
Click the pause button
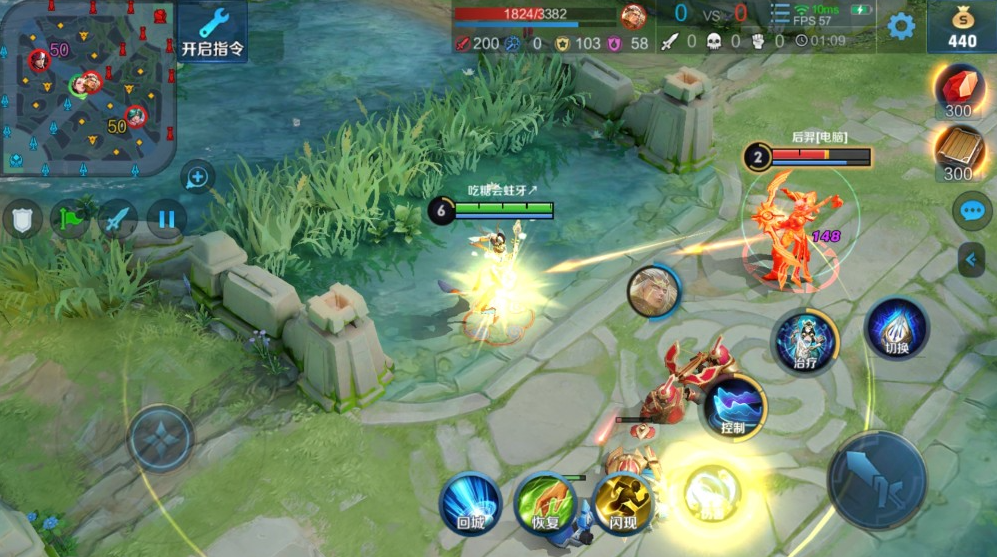tap(167, 219)
